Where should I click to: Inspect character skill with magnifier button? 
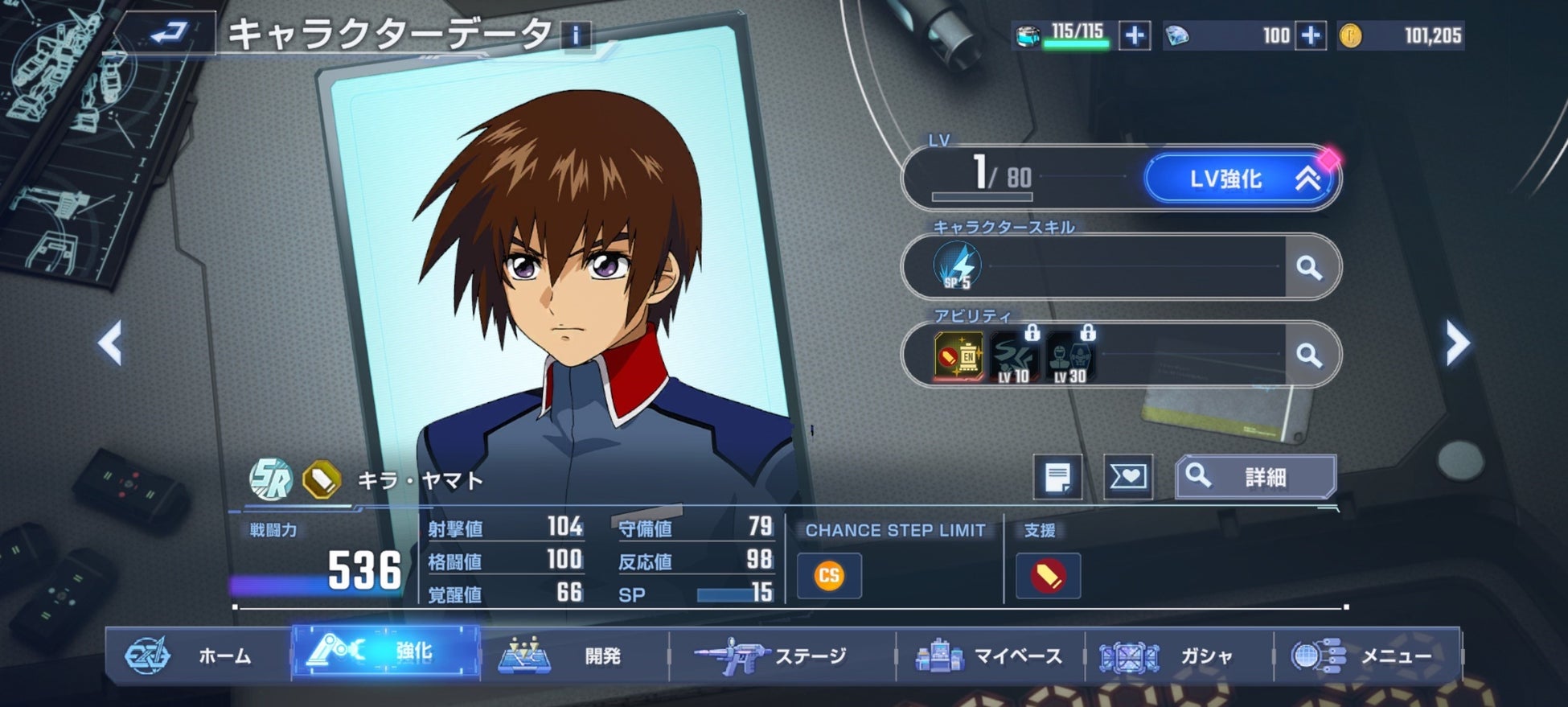(1309, 267)
